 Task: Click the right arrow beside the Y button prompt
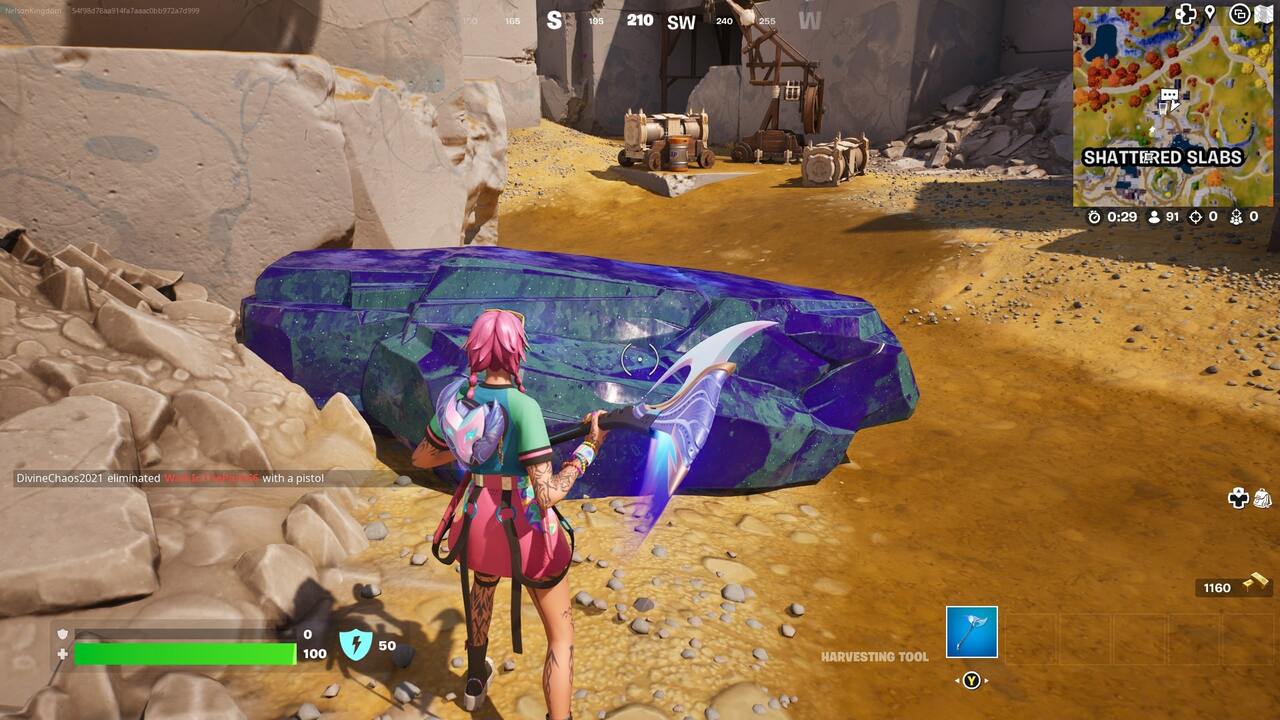987,681
